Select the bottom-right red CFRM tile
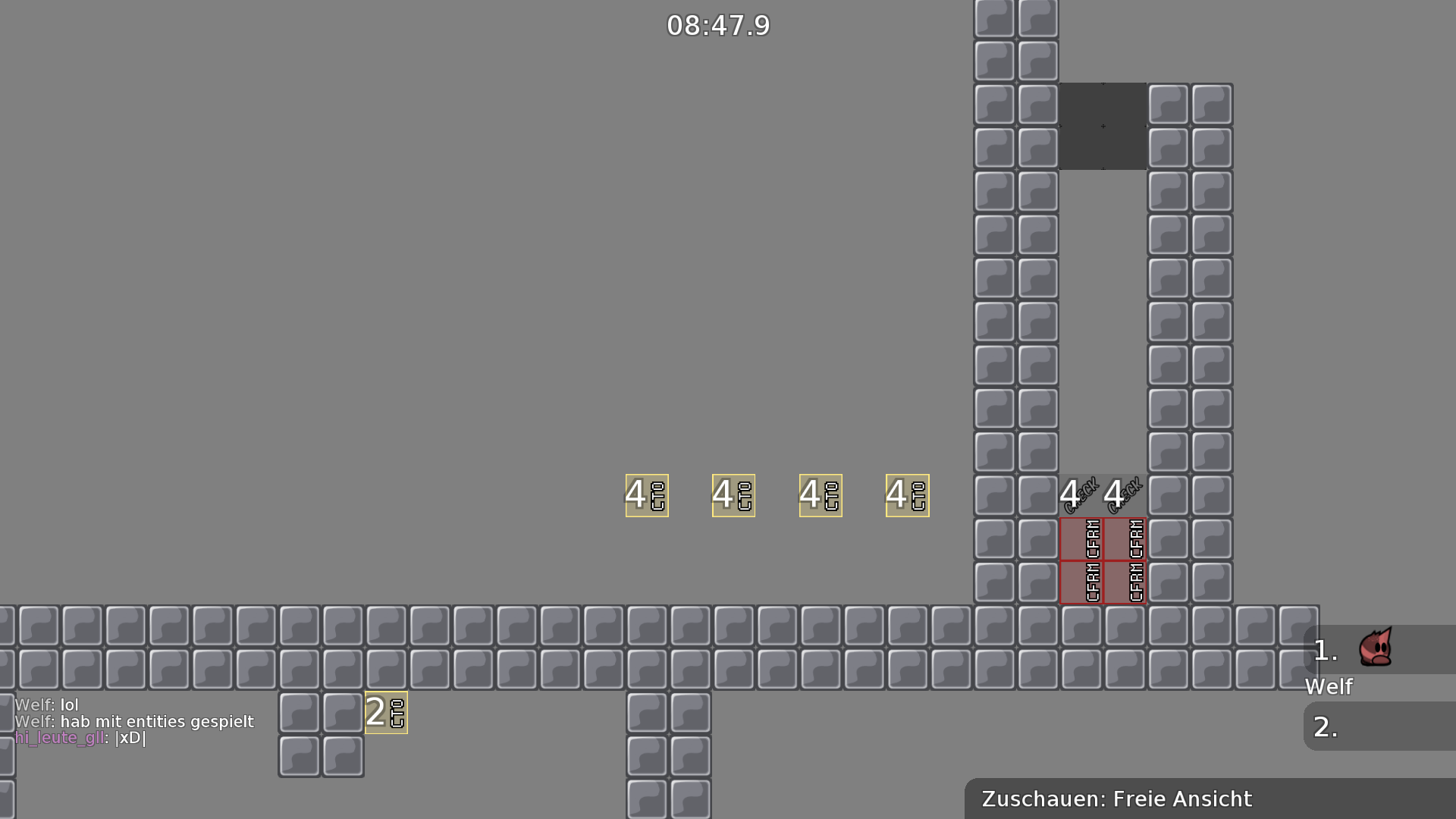The width and height of the screenshot is (1456, 819). click(x=1125, y=583)
